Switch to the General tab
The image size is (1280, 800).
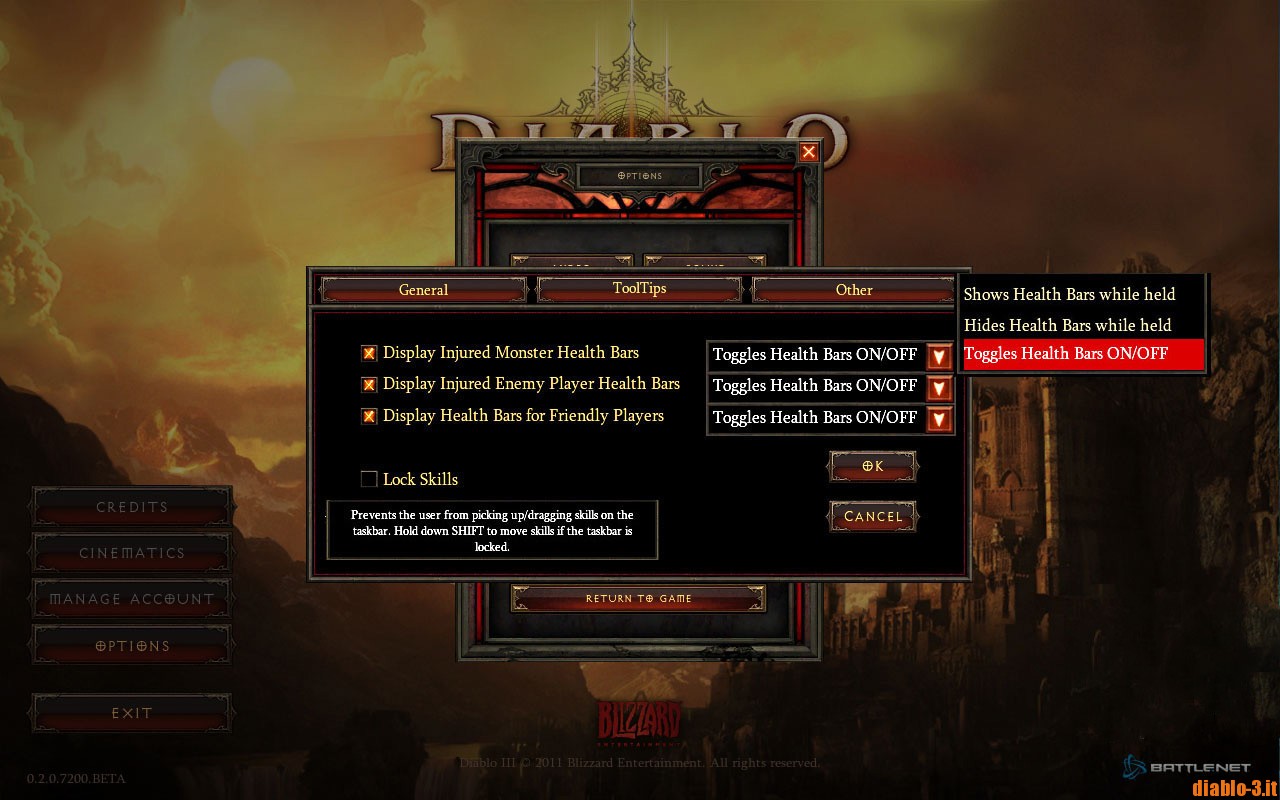pos(422,289)
